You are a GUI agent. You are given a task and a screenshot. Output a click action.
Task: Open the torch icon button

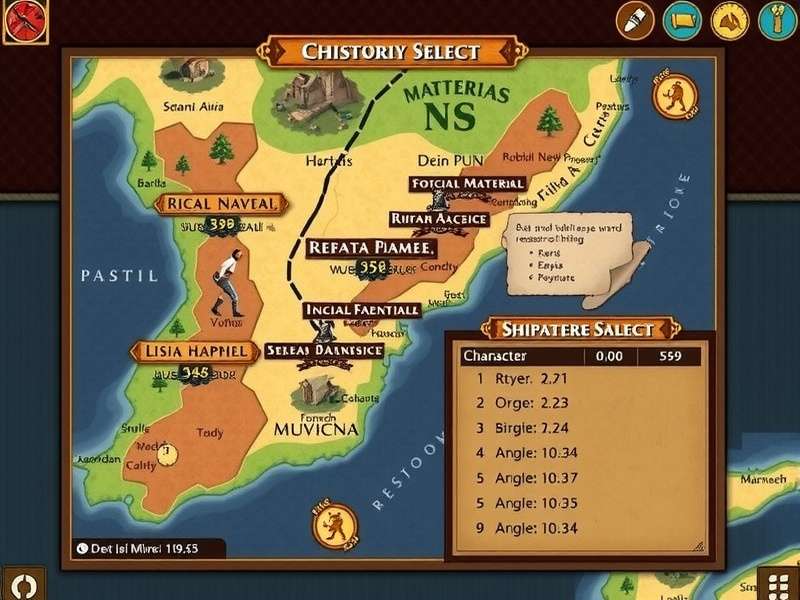point(776,19)
